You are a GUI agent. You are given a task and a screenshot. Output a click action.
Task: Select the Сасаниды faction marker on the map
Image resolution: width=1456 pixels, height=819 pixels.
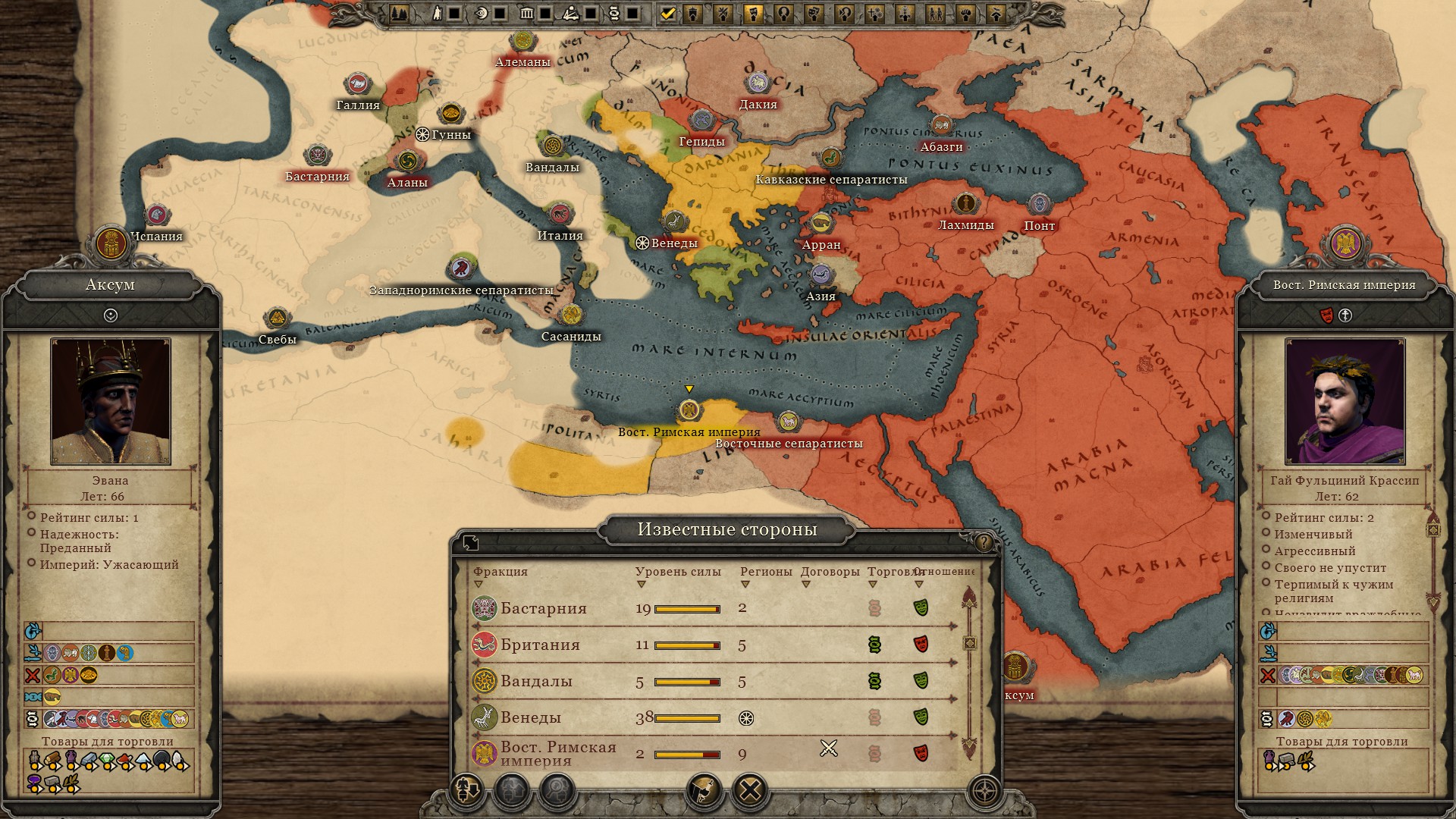click(571, 315)
